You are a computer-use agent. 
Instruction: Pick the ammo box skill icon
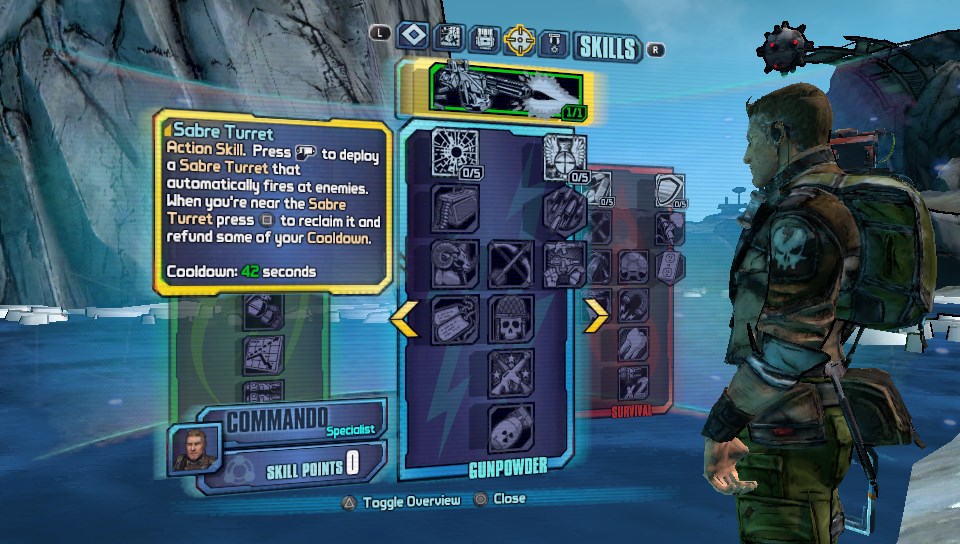[x=455, y=208]
